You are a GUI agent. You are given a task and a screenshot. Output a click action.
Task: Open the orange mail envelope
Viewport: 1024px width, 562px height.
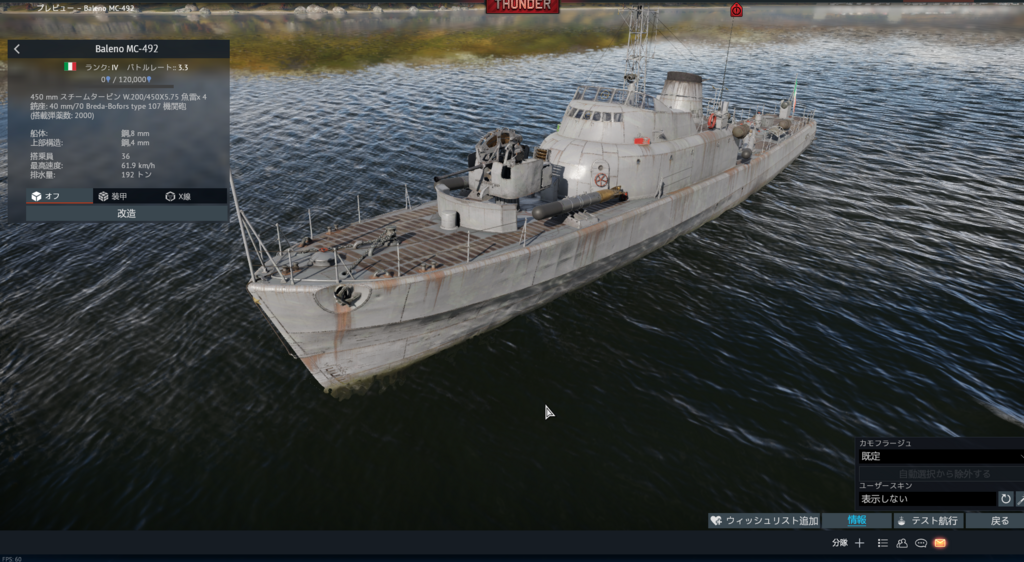click(940, 543)
